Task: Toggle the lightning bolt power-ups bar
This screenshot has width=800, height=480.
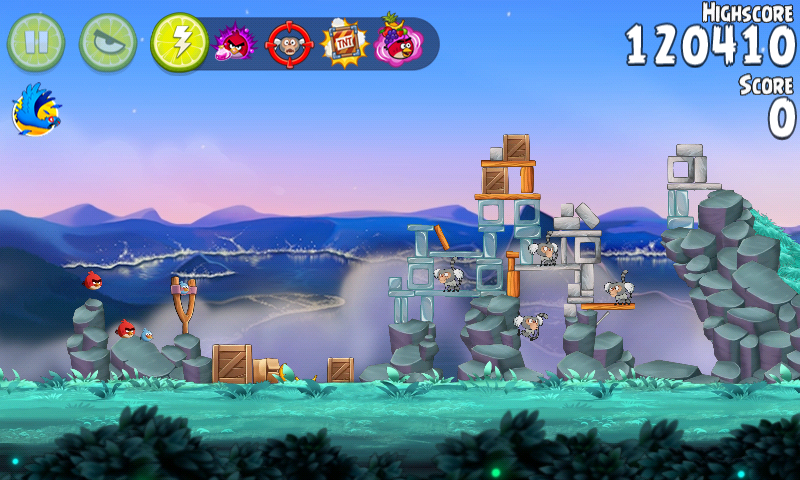Action: pos(180,42)
